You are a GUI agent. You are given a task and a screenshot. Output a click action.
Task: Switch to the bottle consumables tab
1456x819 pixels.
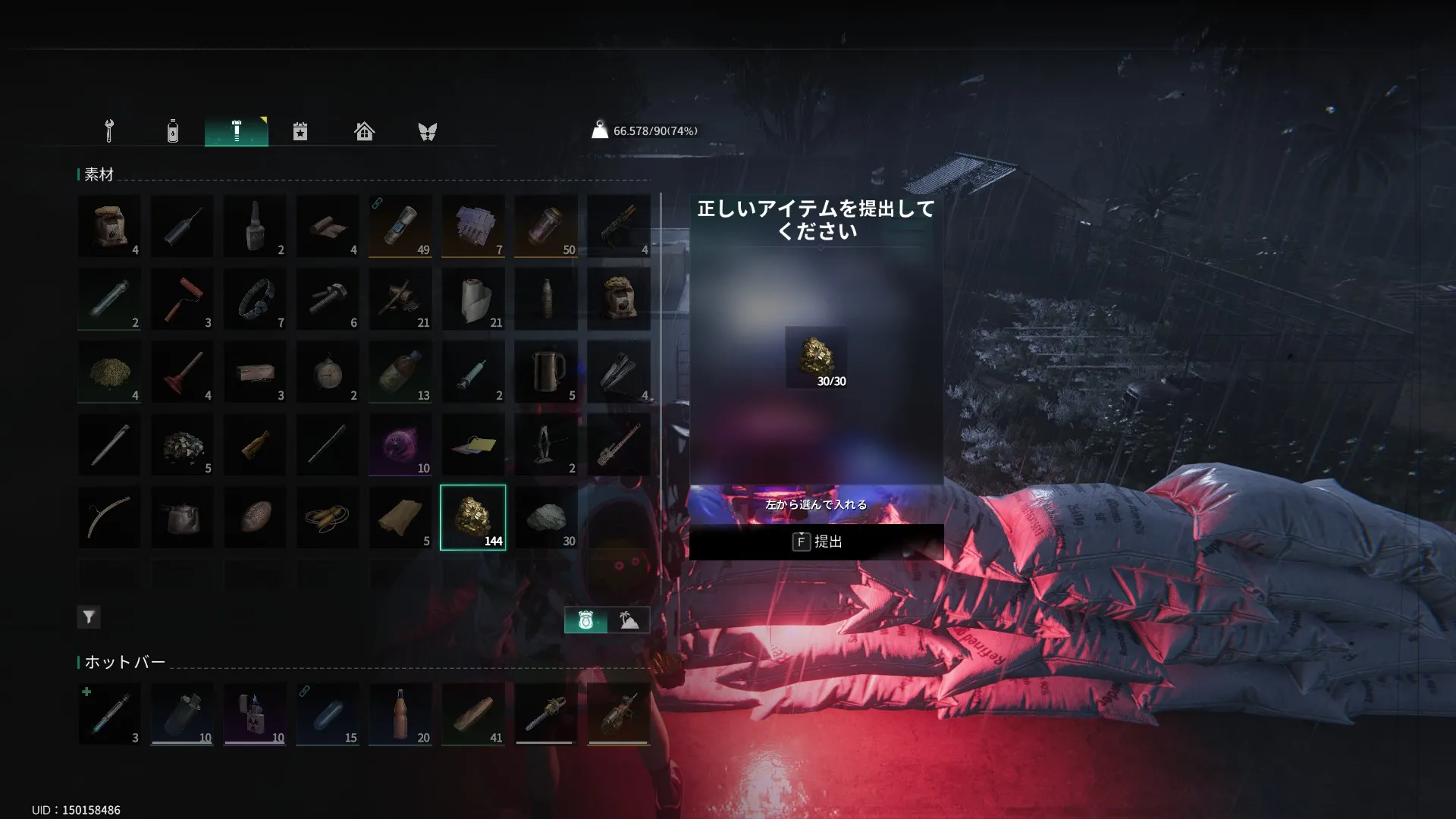[173, 131]
